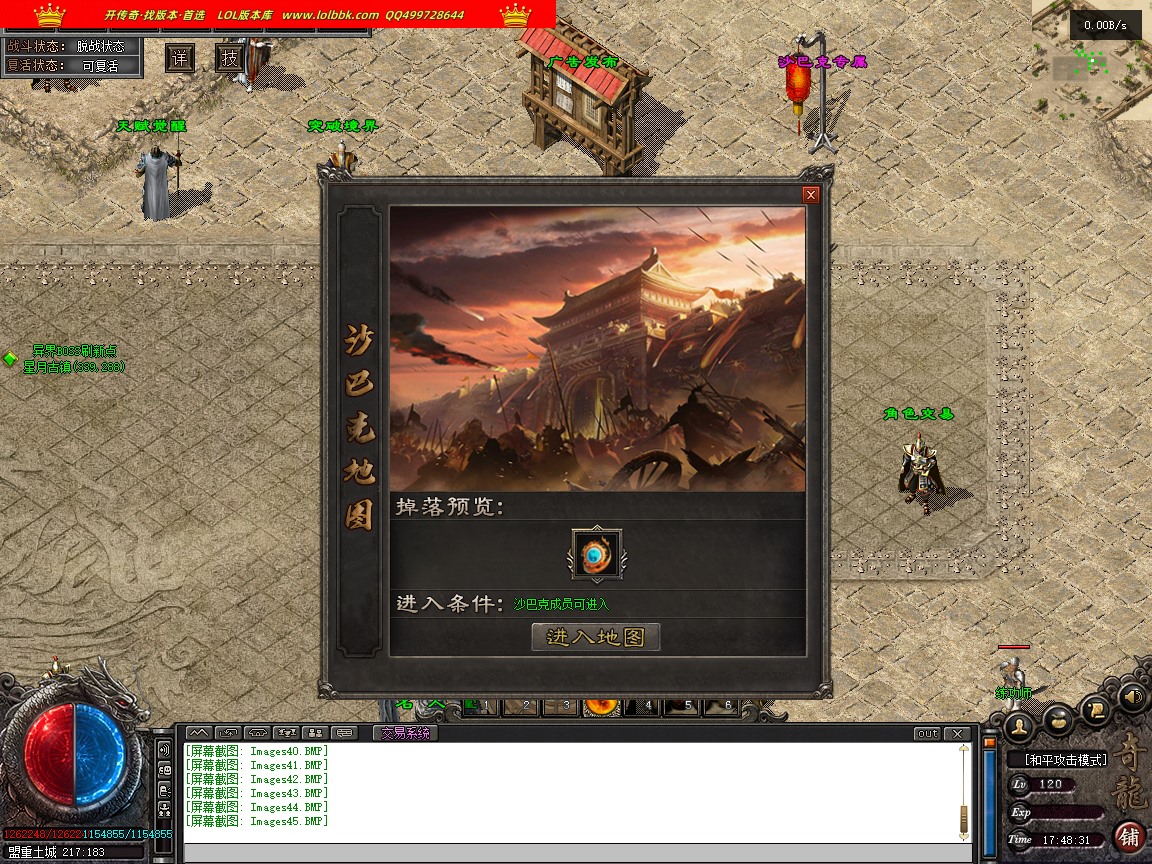The image size is (1152, 864).
Task: Close the chat log window
Action: pos(957,734)
